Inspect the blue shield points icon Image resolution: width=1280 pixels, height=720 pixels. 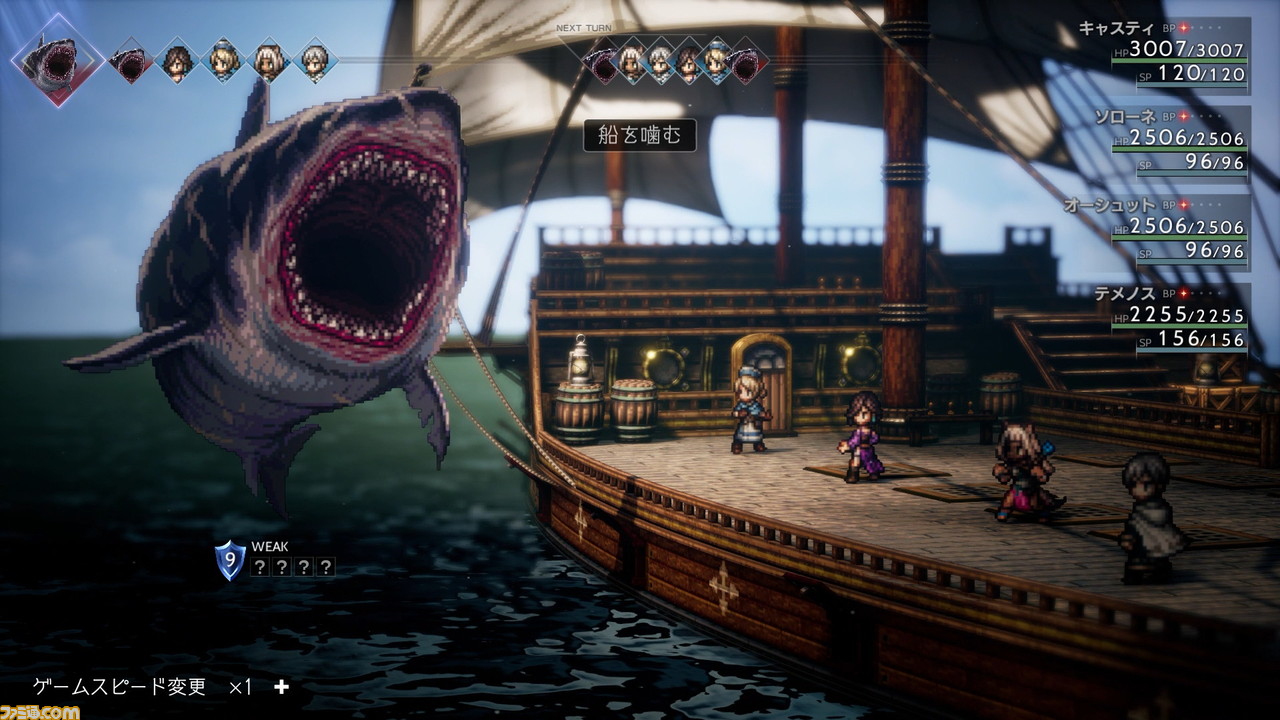[230, 559]
